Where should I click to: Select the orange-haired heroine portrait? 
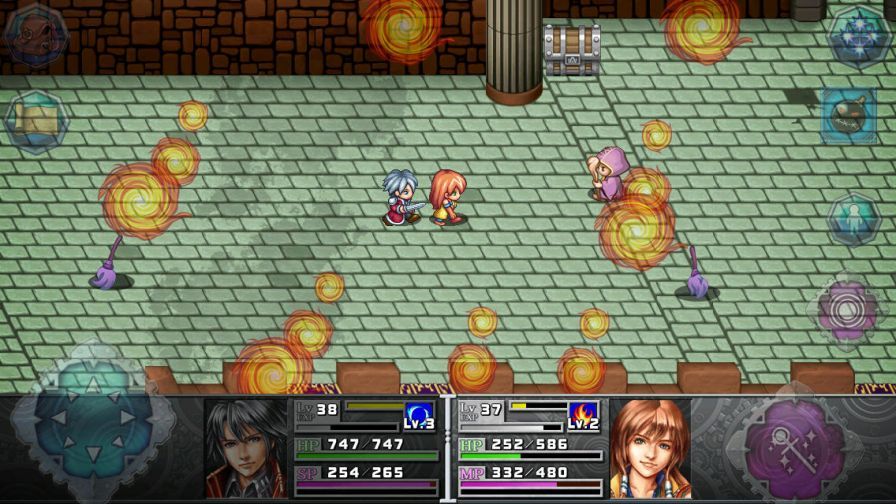(x=650, y=449)
